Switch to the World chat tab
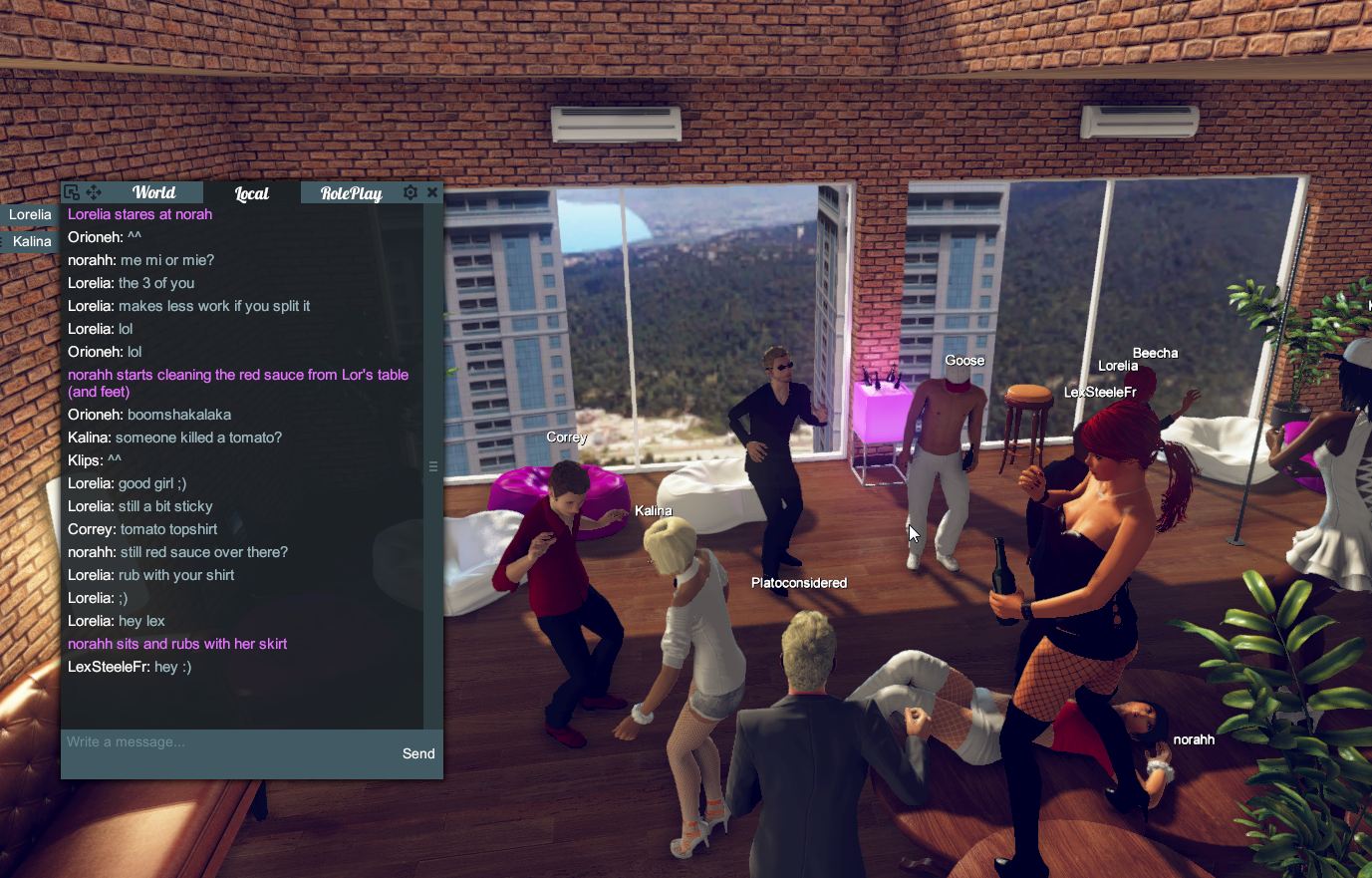Image resolution: width=1372 pixels, height=878 pixels. [x=152, y=191]
